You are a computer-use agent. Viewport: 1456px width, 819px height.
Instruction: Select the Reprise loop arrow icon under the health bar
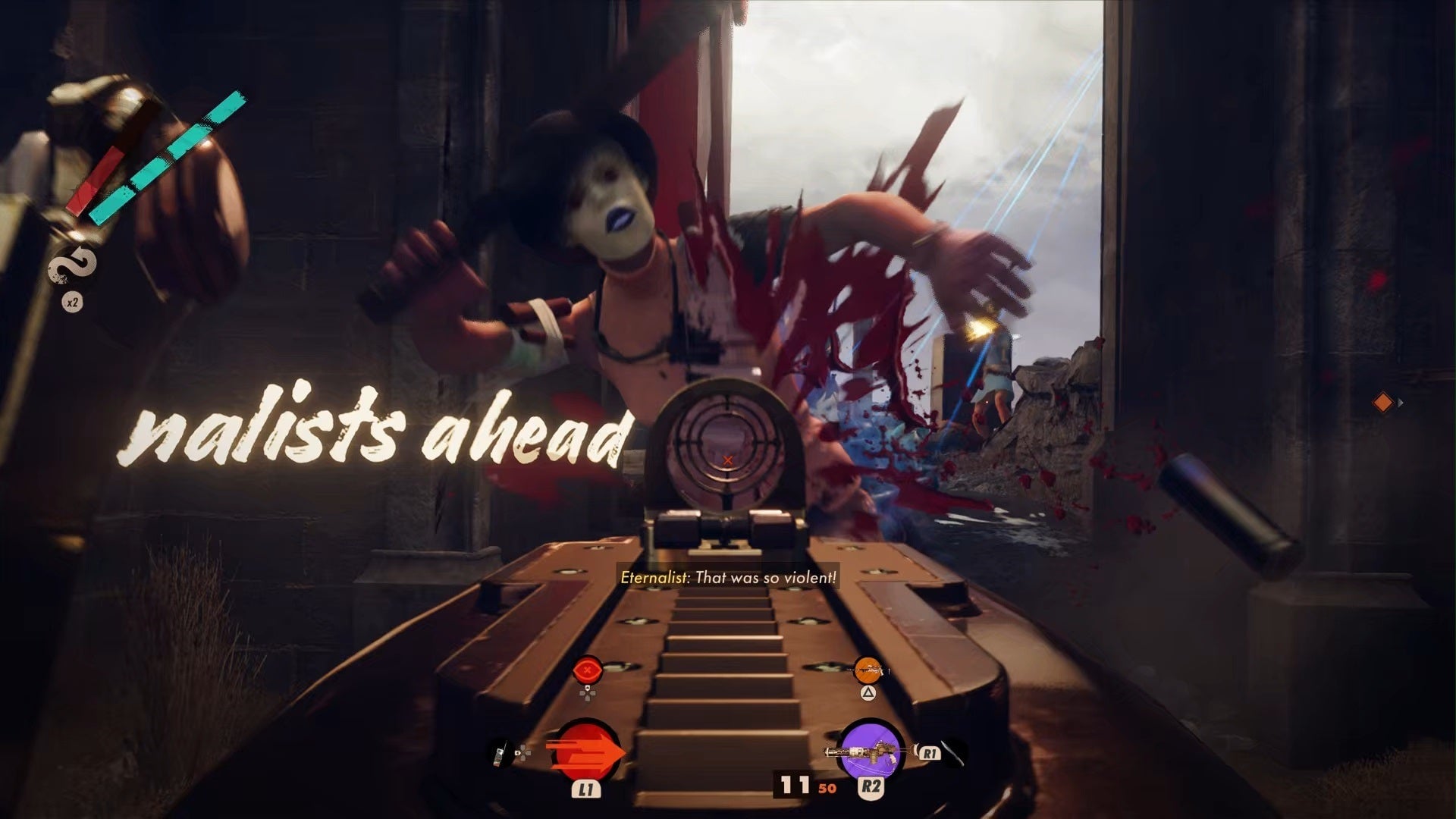pos(73,265)
